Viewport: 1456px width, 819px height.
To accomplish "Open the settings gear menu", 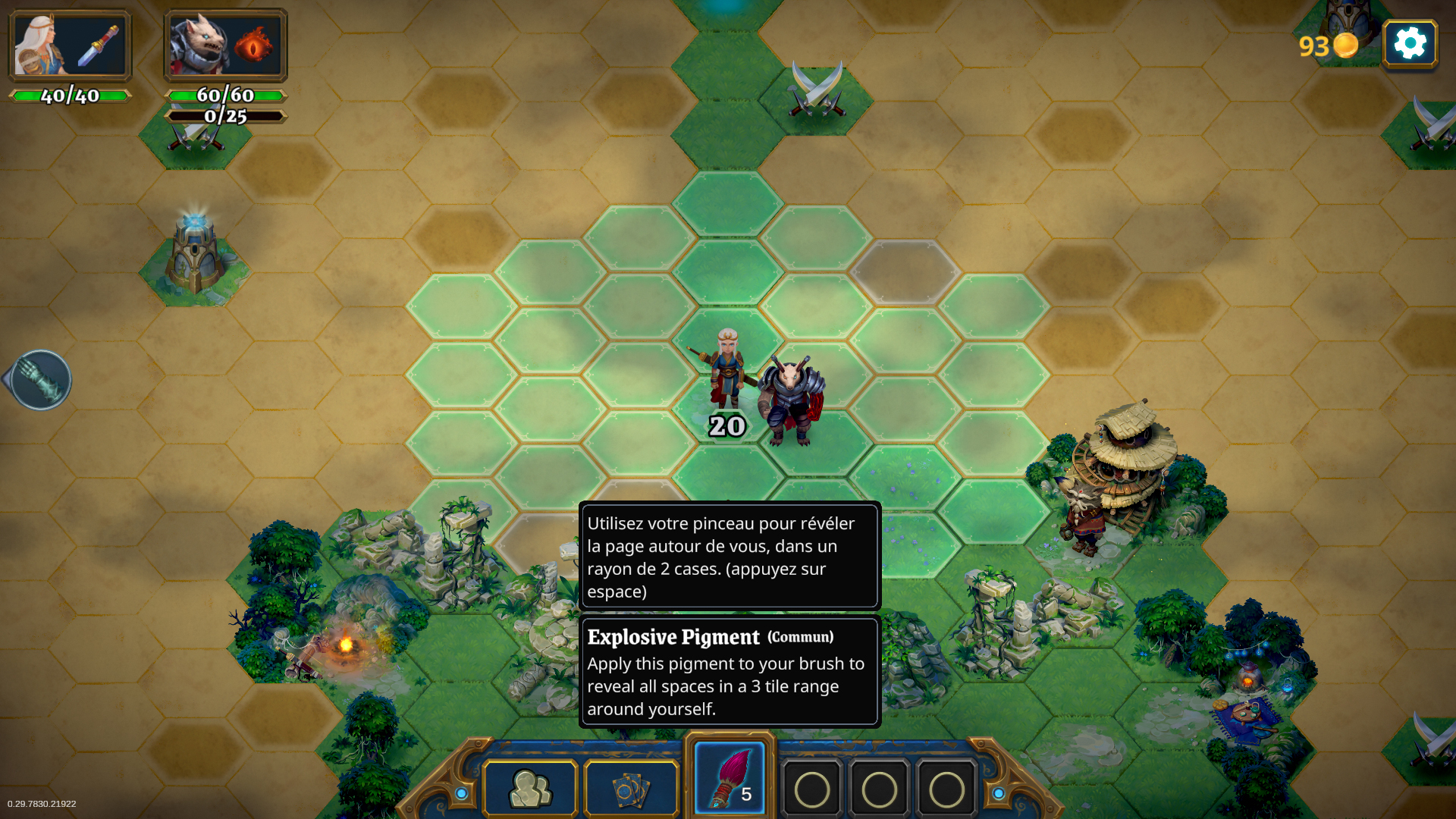I will coord(1410,44).
